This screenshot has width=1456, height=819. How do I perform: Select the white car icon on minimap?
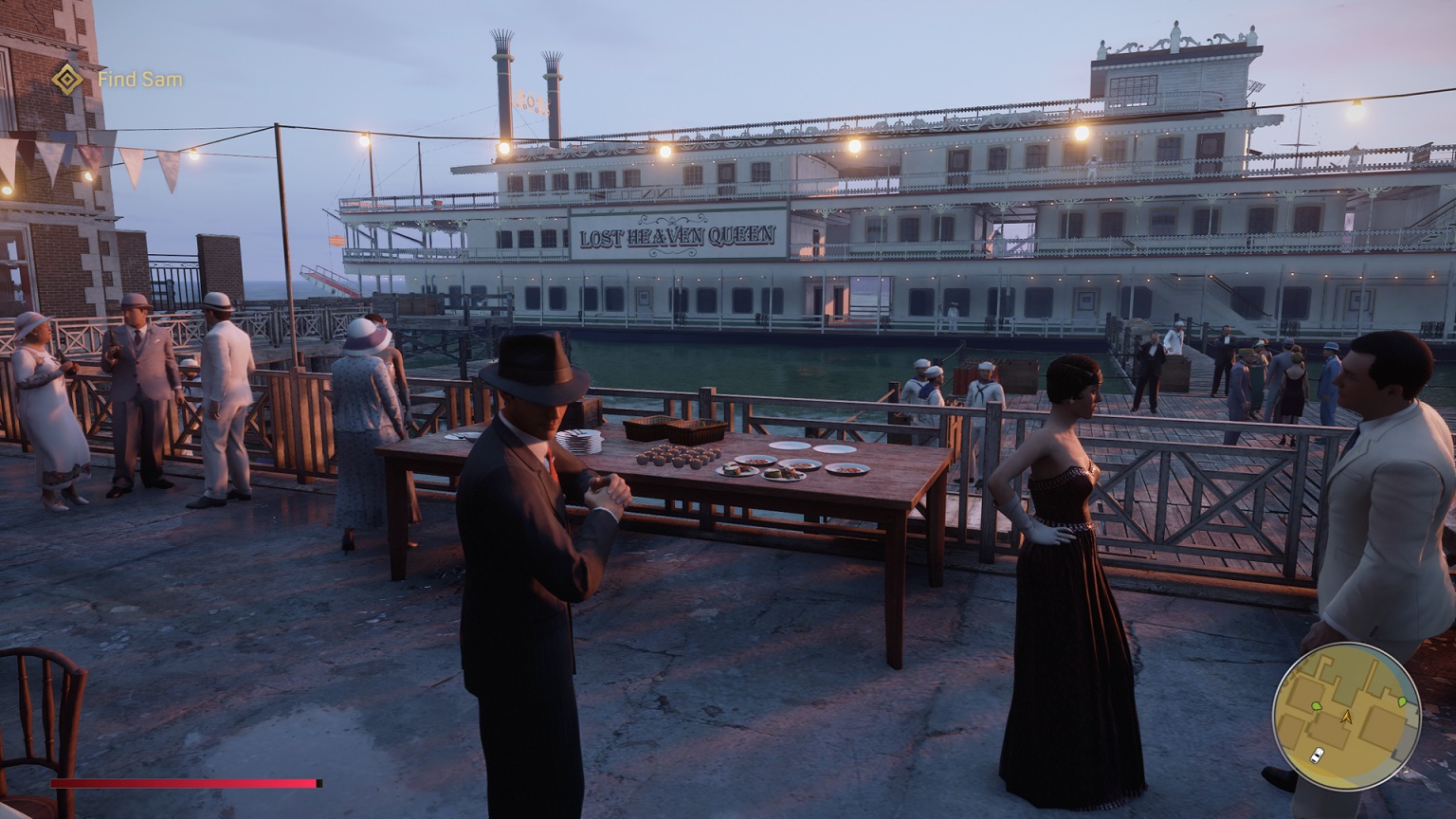[1318, 755]
